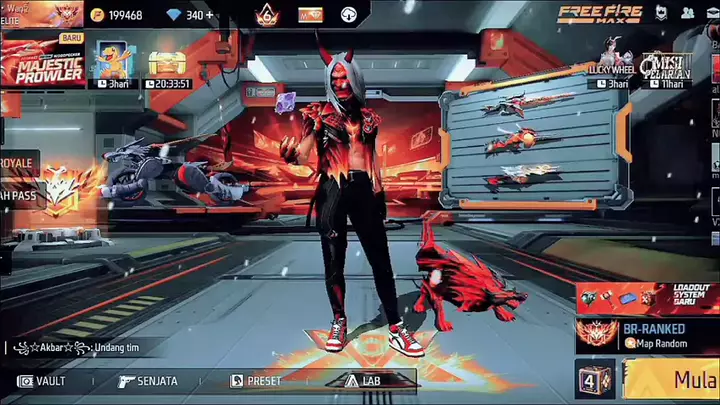Open the Royale menu
Screen dimensions: 720x405
[x=20, y=162]
